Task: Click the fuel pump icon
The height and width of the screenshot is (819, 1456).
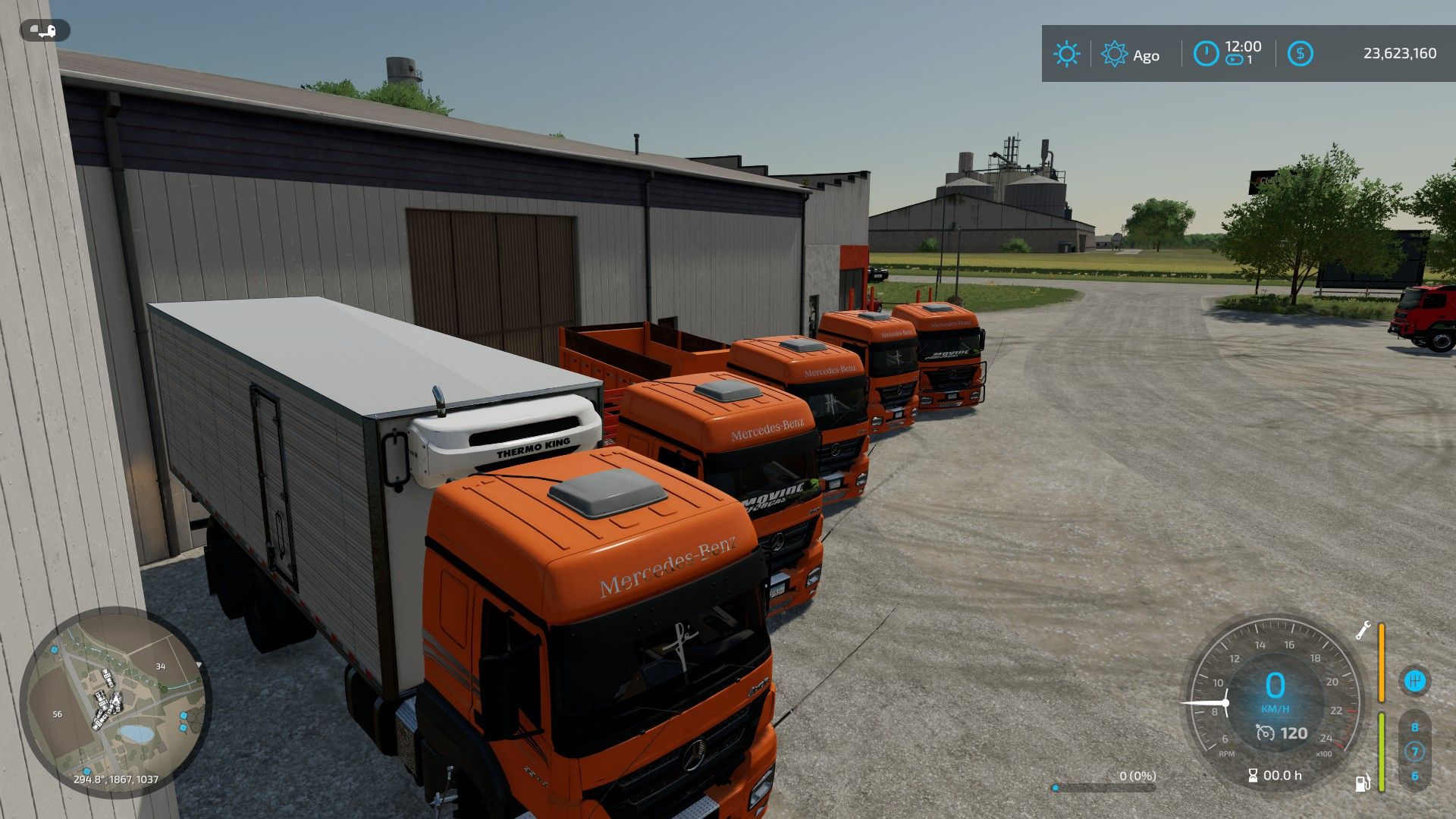Action: (x=1363, y=783)
